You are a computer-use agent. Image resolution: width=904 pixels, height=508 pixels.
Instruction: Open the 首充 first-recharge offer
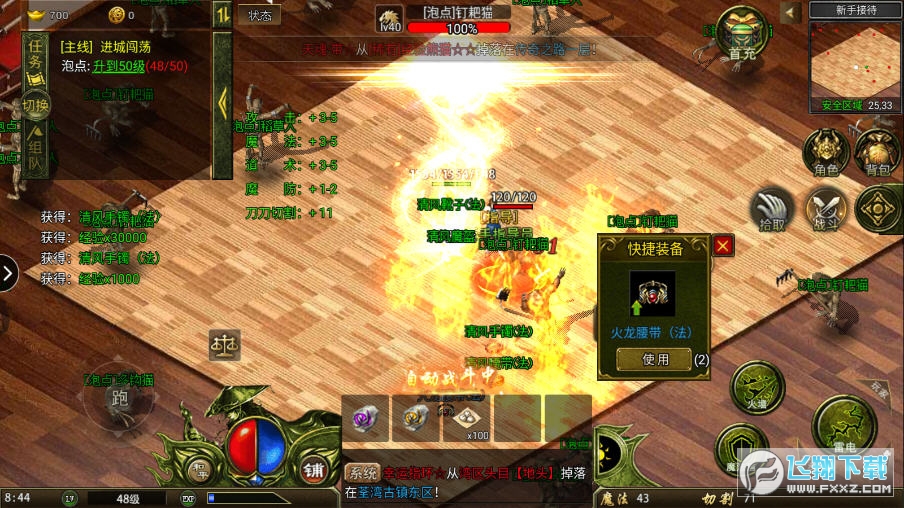[x=742, y=37]
